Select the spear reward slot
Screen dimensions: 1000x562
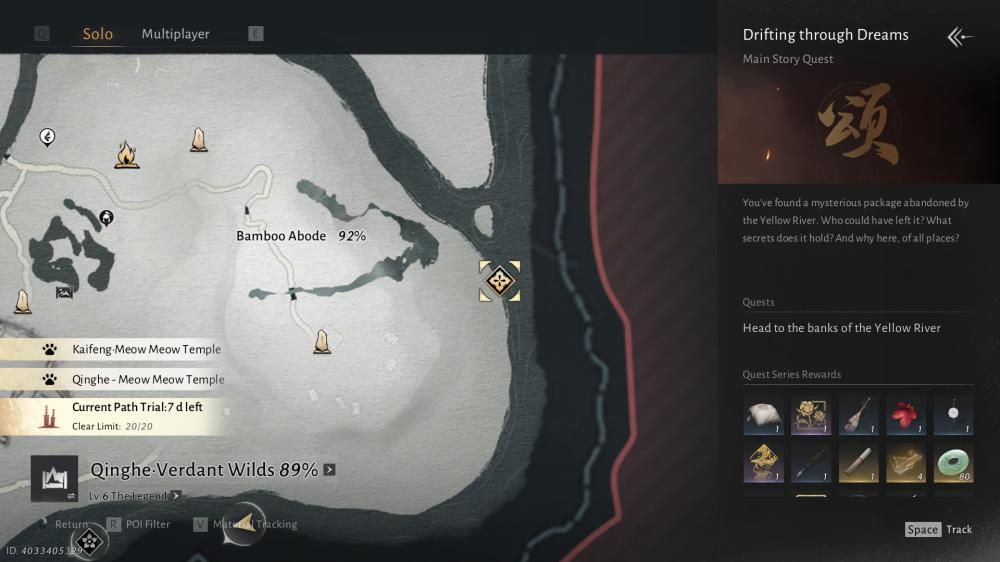click(811, 464)
